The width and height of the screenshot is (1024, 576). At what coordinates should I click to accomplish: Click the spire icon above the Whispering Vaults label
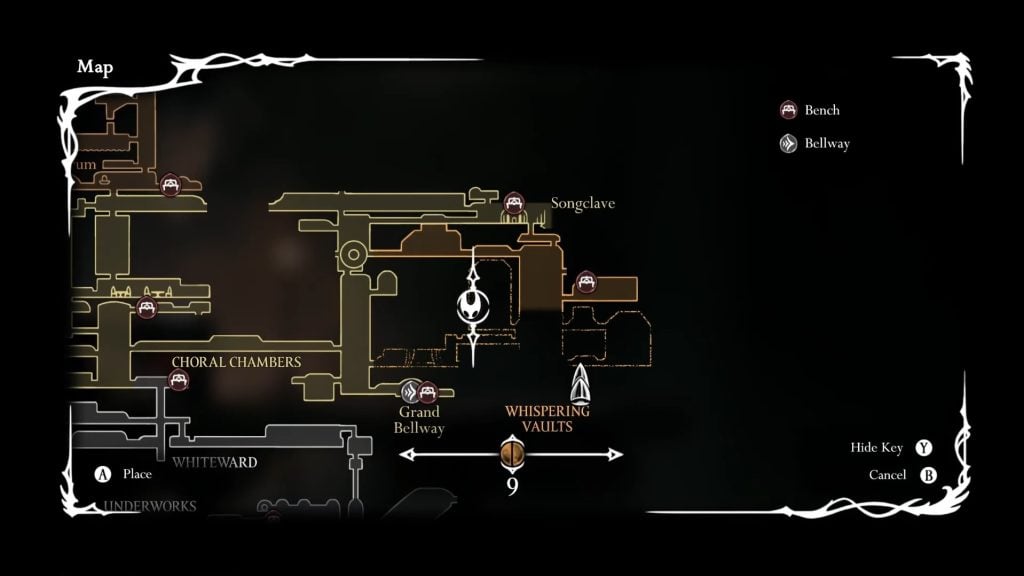pyautogui.click(x=580, y=384)
